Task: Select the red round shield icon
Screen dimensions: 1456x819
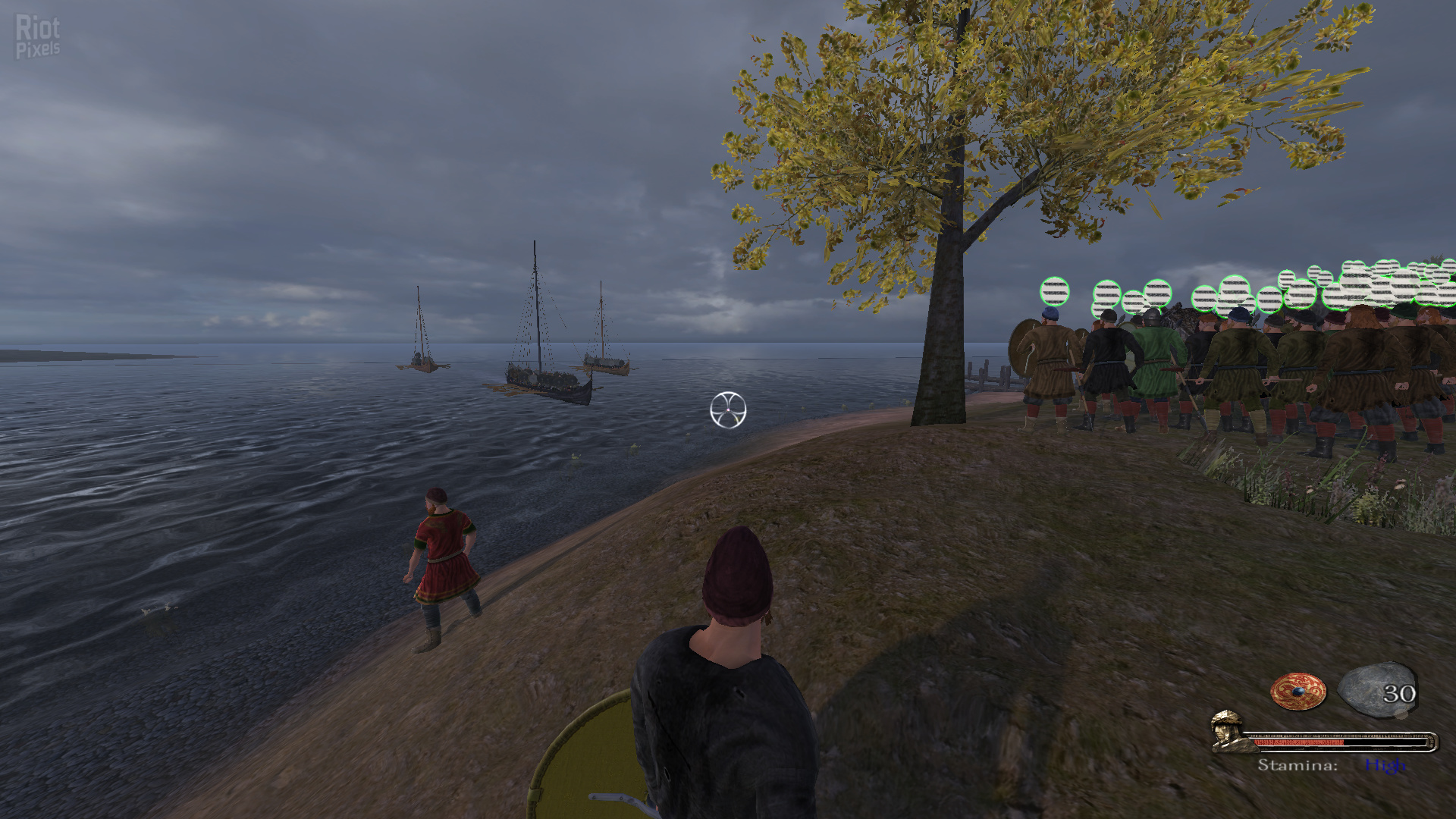Action: pos(1298,692)
